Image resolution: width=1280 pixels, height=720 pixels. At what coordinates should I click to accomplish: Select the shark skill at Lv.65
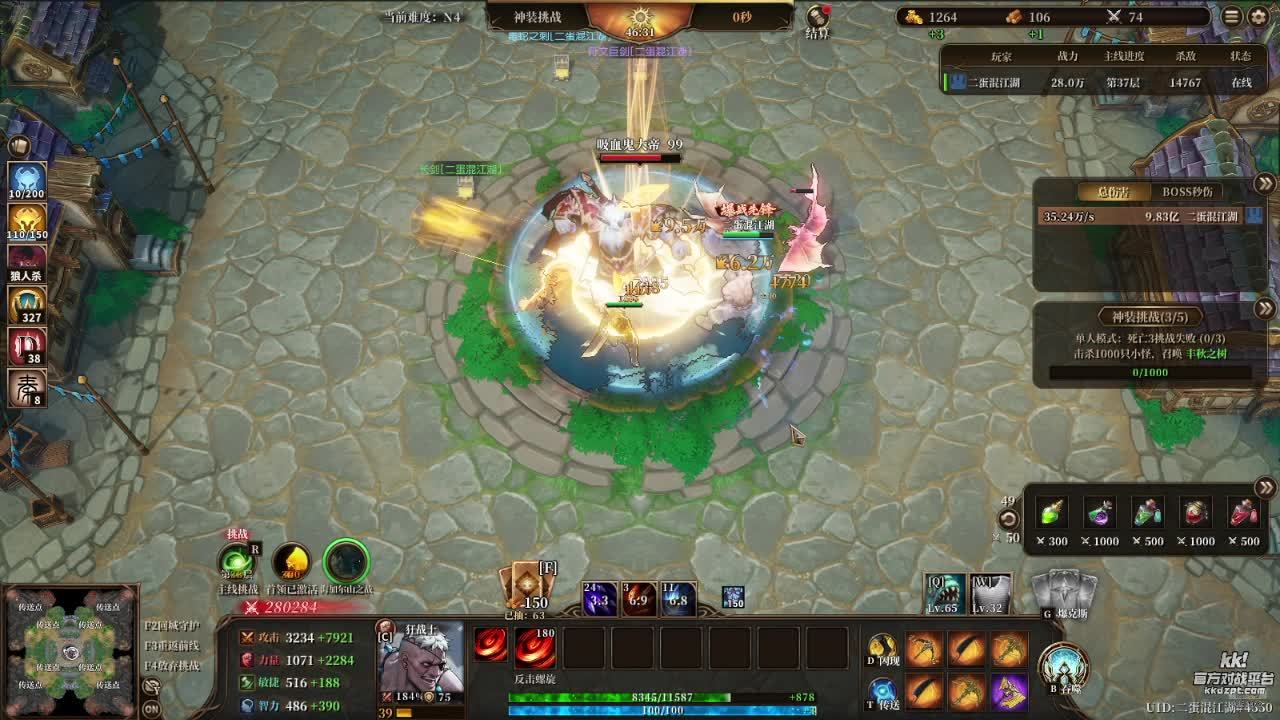coord(944,594)
